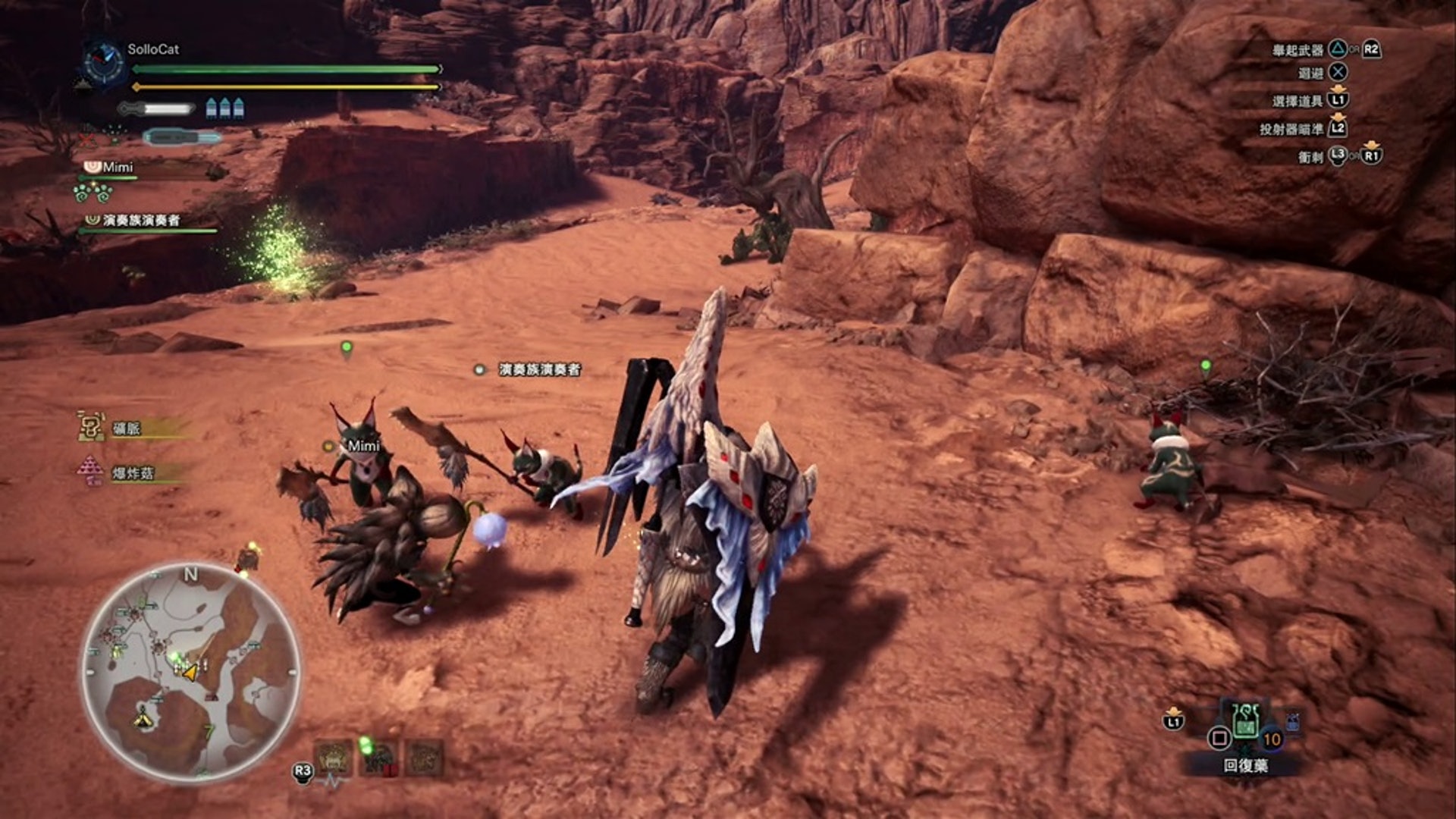Select the 爆炸菇 gathering notification
The width and height of the screenshot is (1456, 819).
(x=131, y=472)
